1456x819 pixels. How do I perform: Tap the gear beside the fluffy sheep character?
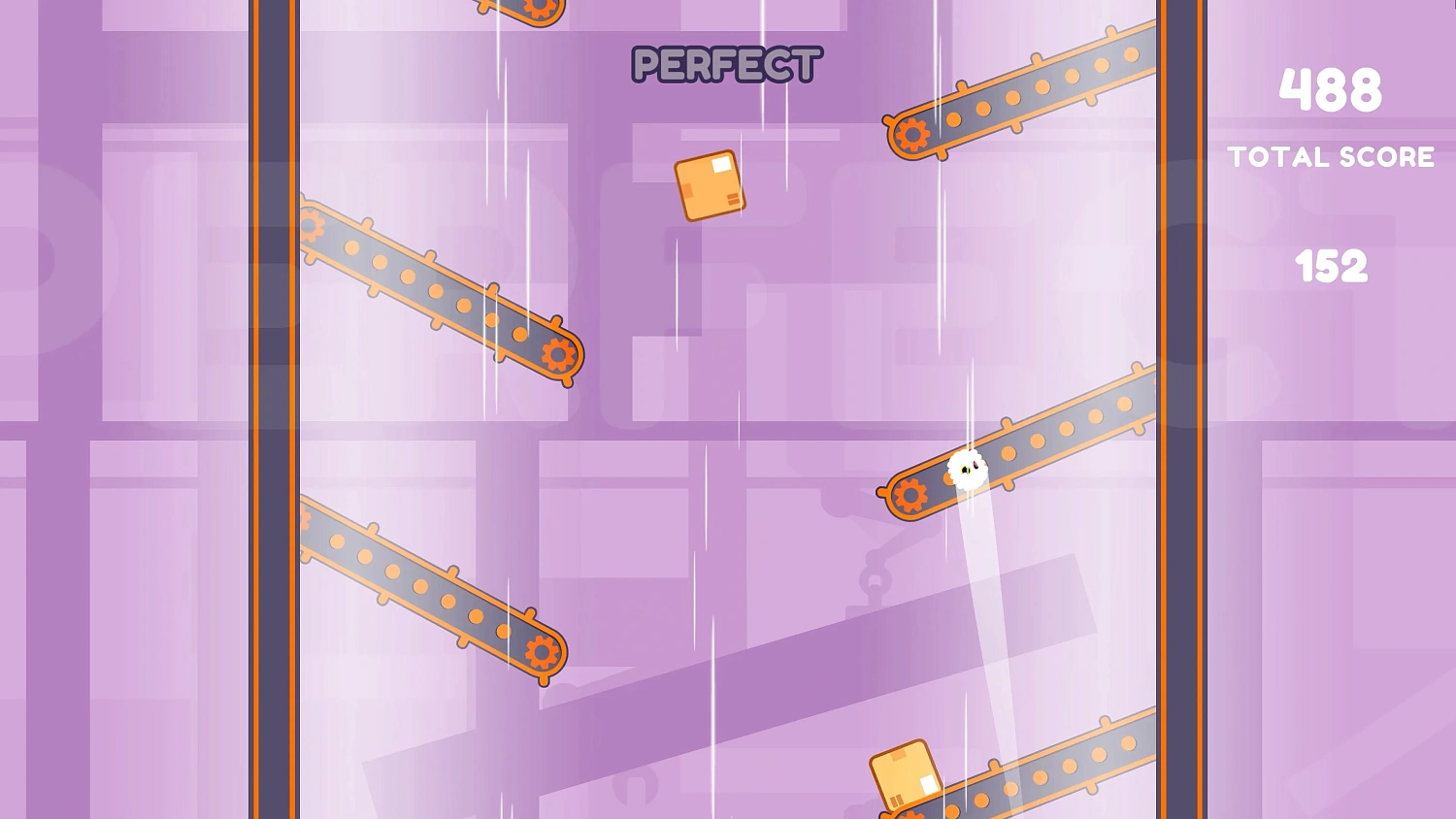point(910,495)
